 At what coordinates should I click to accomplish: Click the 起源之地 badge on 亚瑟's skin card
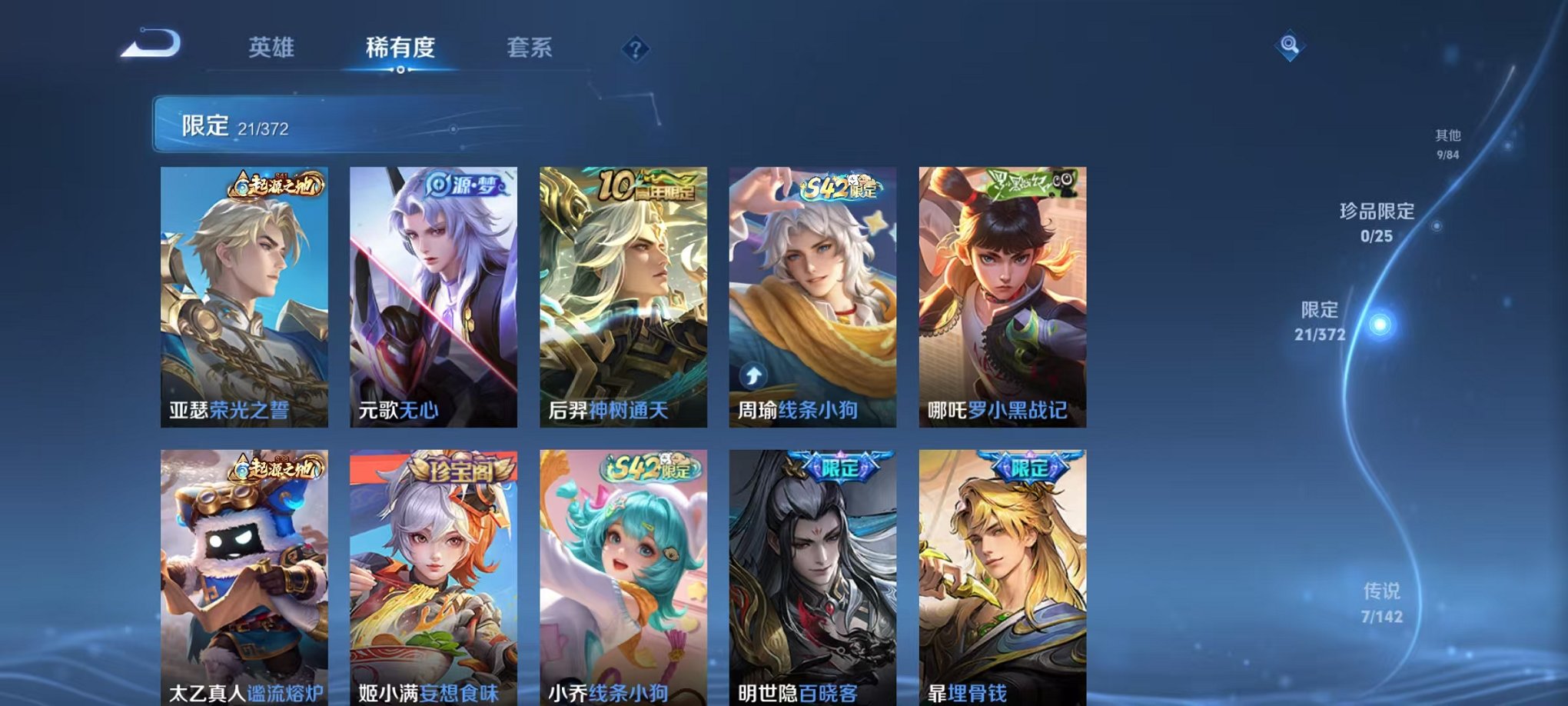click(x=275, y=187)
